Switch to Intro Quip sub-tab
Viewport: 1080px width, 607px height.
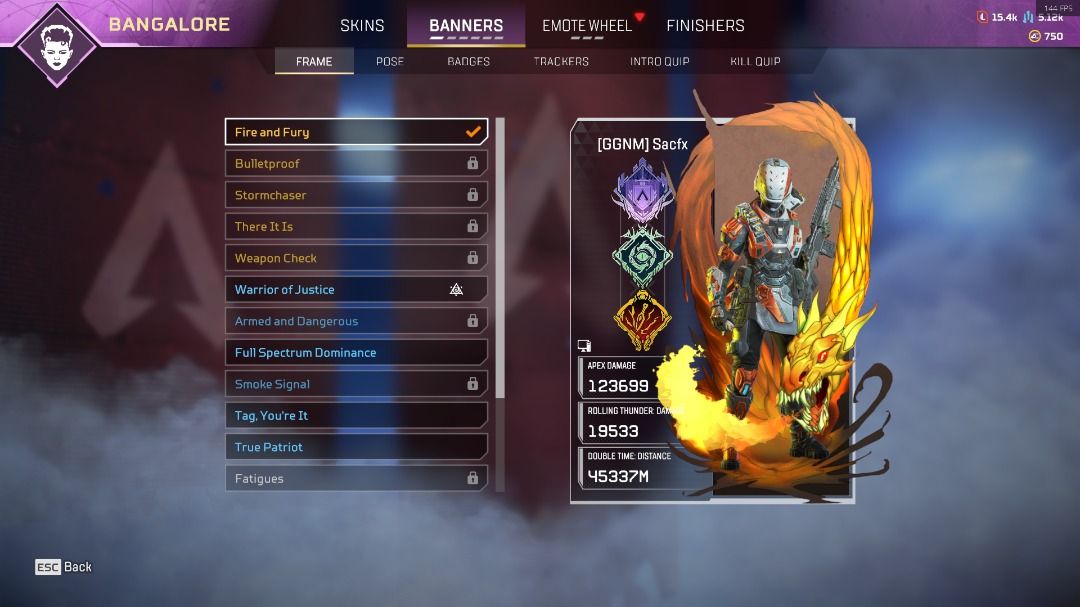point(659,61)
